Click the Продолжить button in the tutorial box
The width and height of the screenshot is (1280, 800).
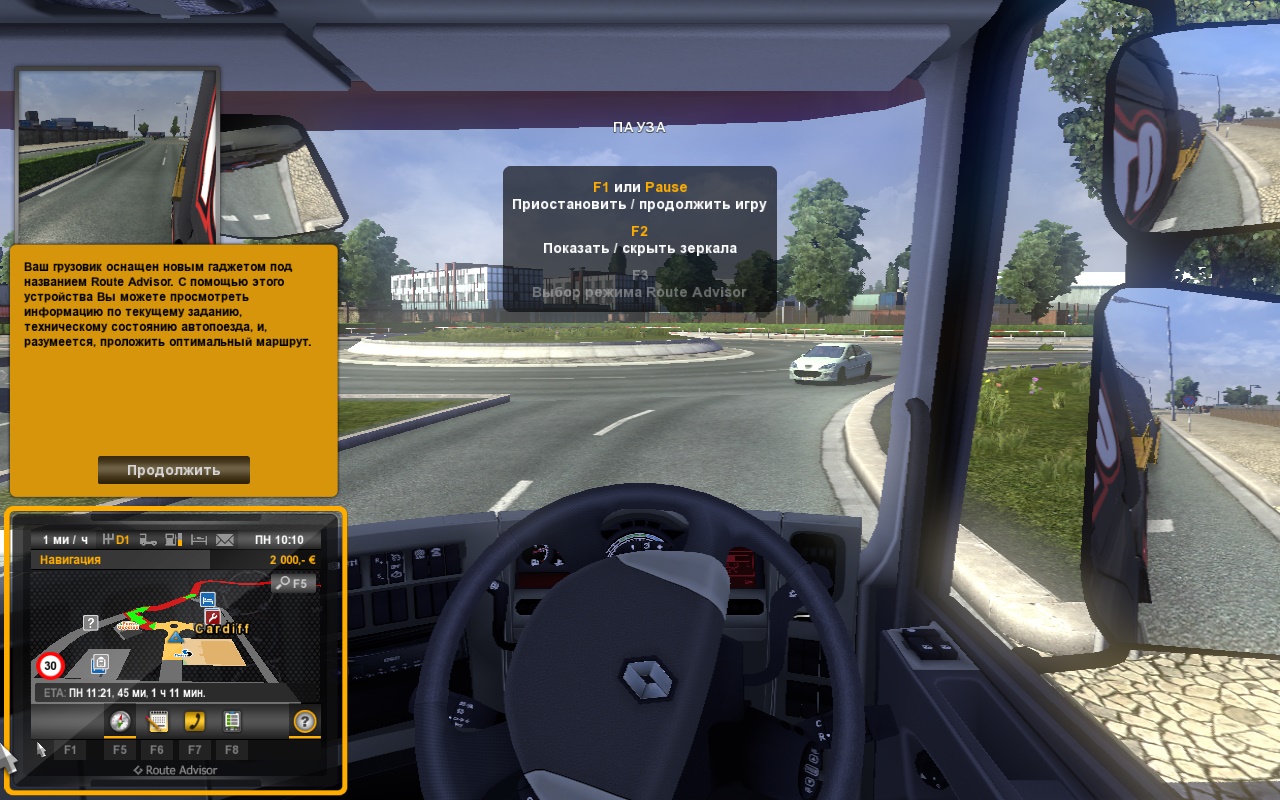[174, 470]
